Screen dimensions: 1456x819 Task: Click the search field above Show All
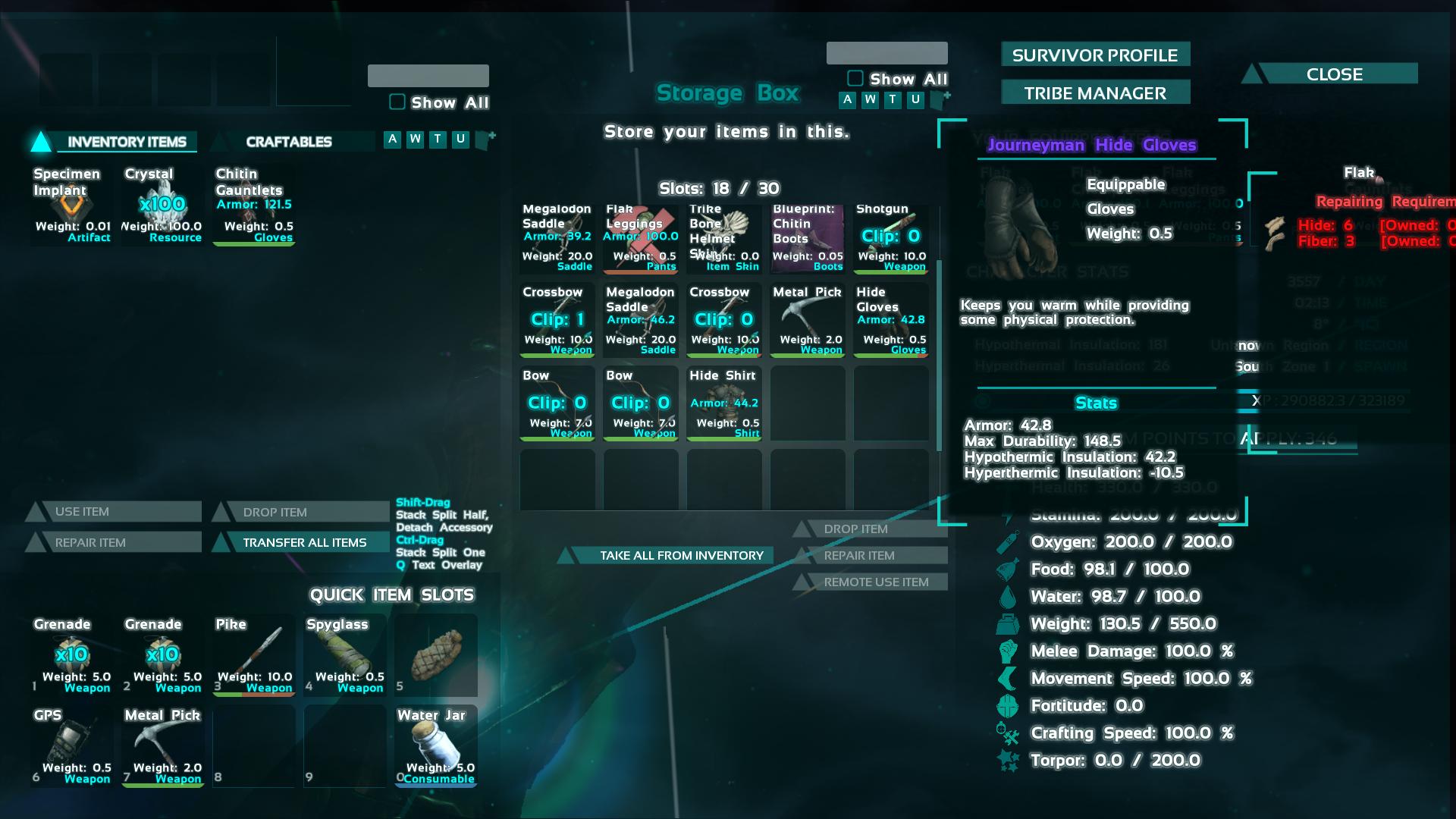click(428, 77)
